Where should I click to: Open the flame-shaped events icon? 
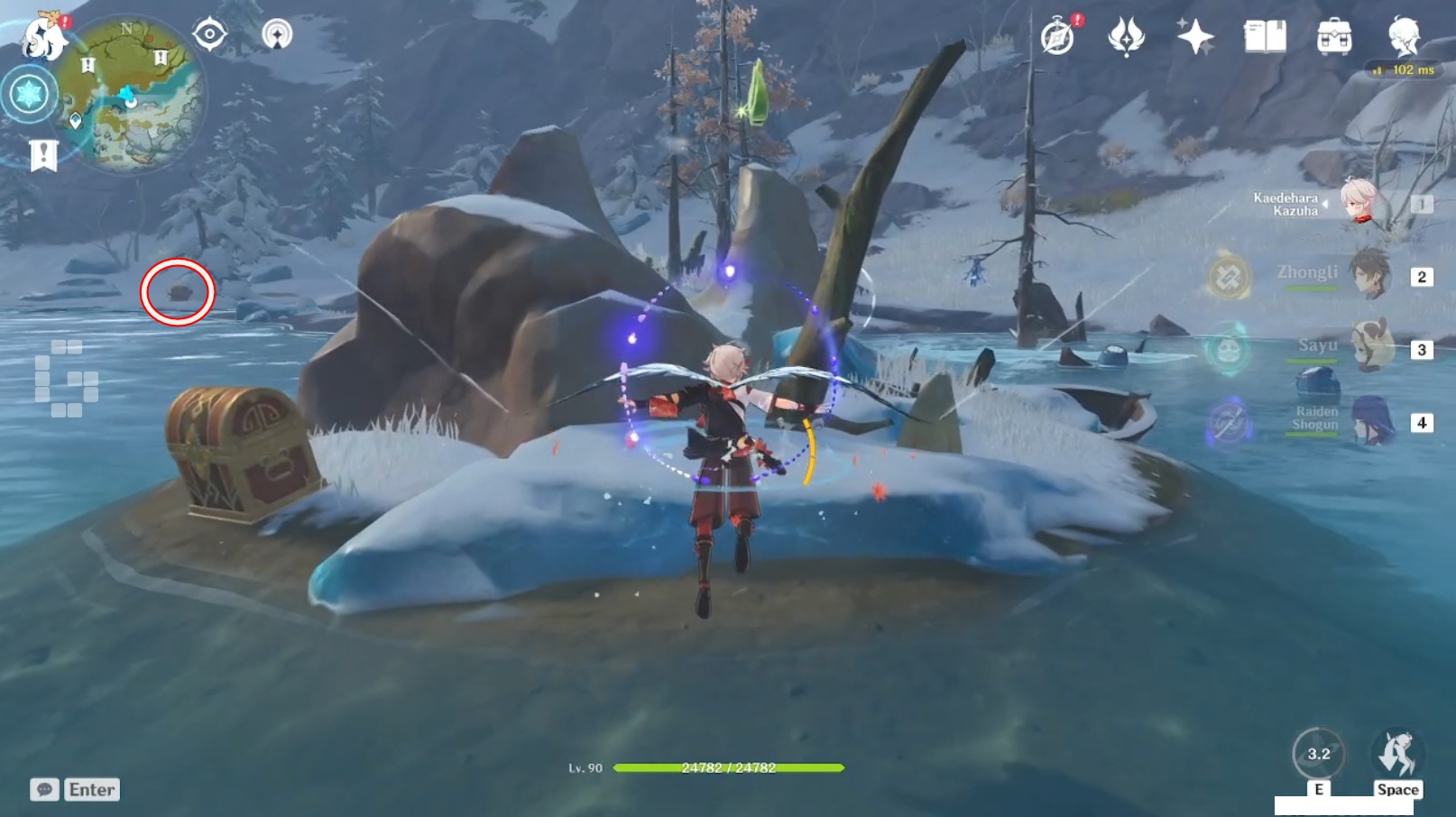1126,38
